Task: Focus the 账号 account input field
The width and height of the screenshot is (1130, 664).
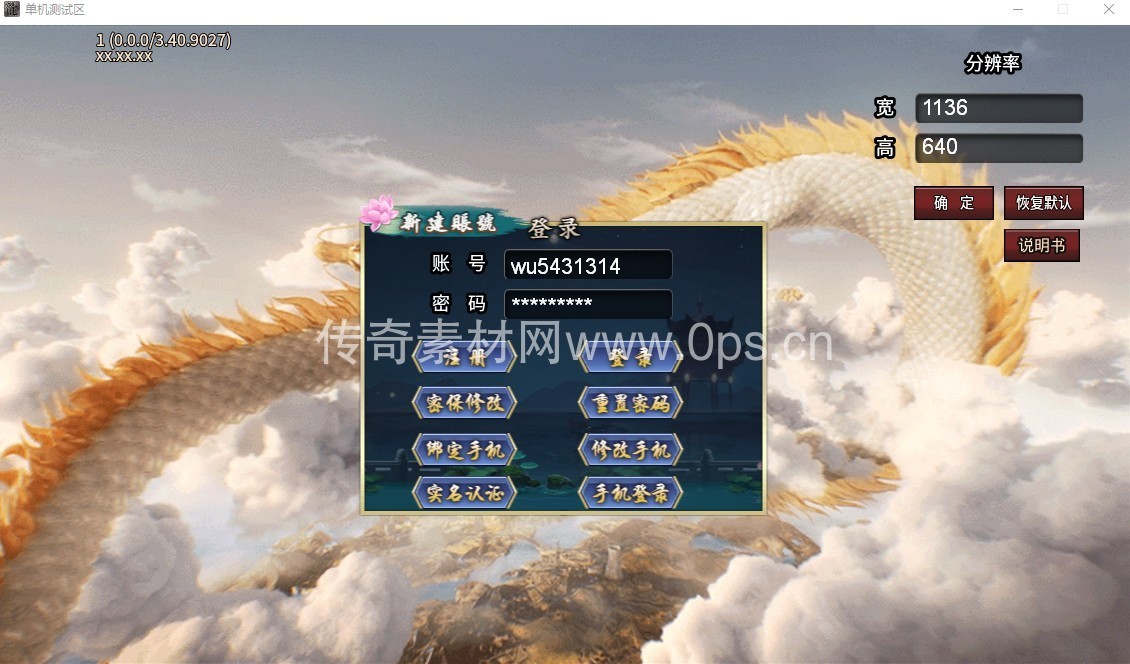Action: point(587,265)
